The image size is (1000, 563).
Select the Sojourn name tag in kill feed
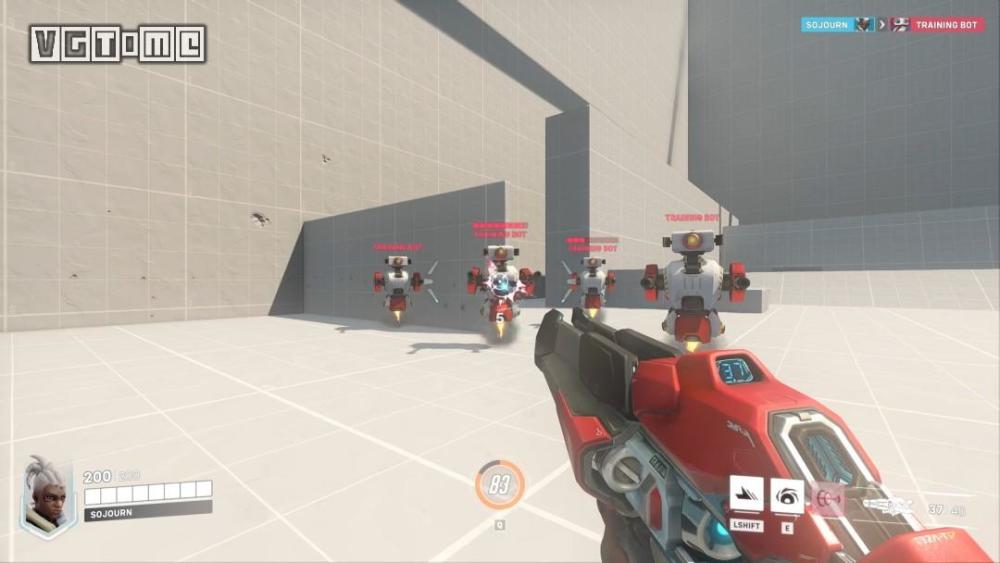pyautogui.click(x=827, y=24)
